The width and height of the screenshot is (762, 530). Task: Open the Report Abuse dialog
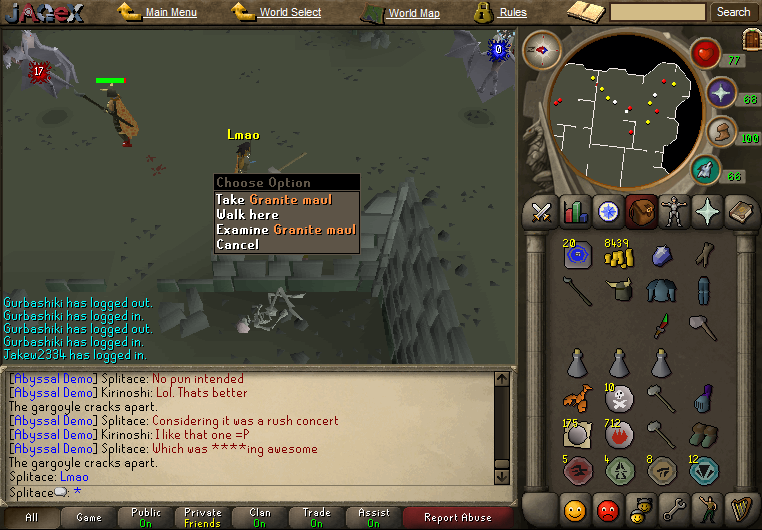point(457,517)
